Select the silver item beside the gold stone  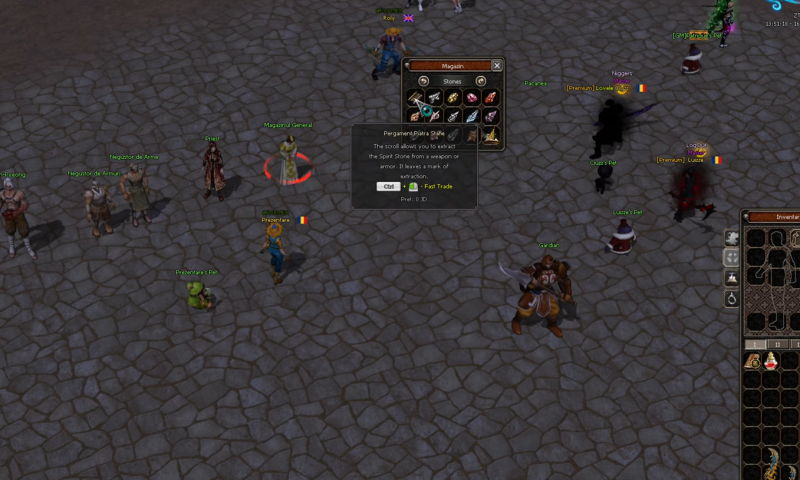[434, 98]
